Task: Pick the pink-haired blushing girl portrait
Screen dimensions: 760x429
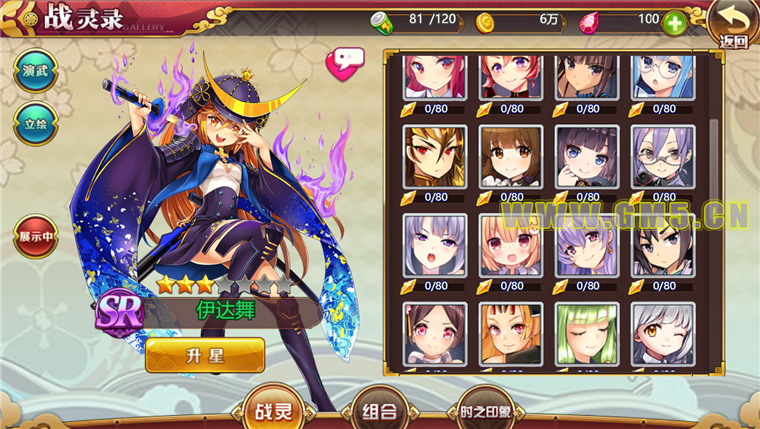Action: coord(511,245)
